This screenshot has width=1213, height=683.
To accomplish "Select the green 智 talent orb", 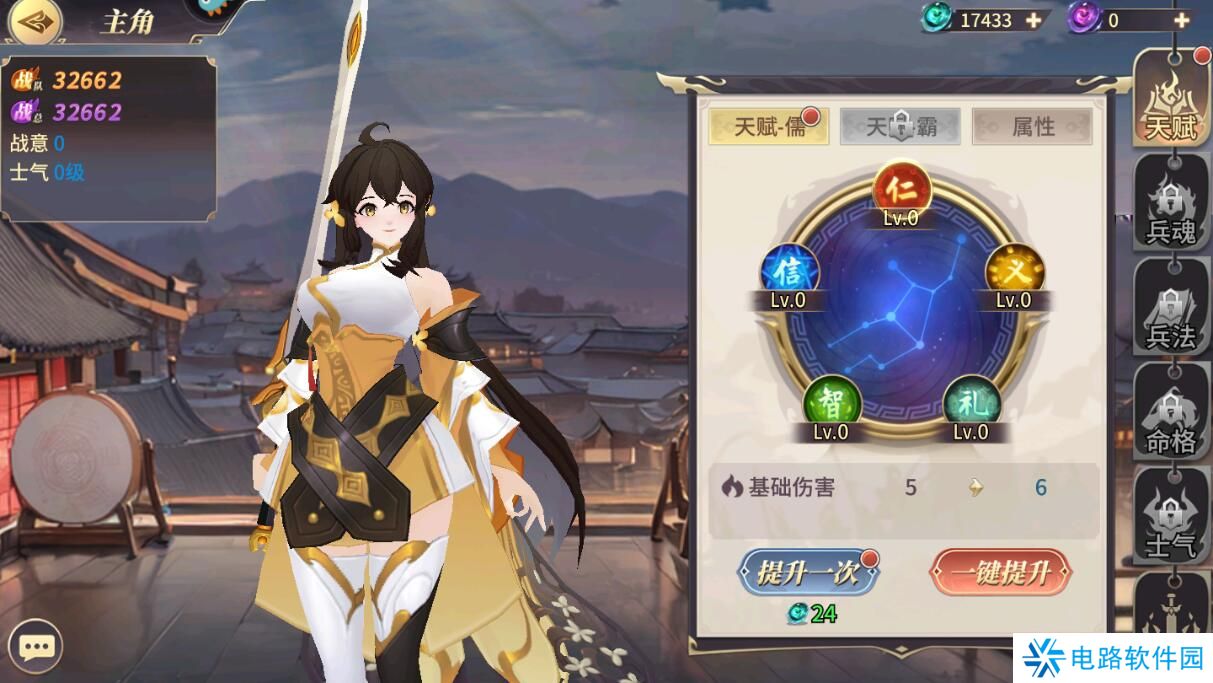I will point(831,404).
